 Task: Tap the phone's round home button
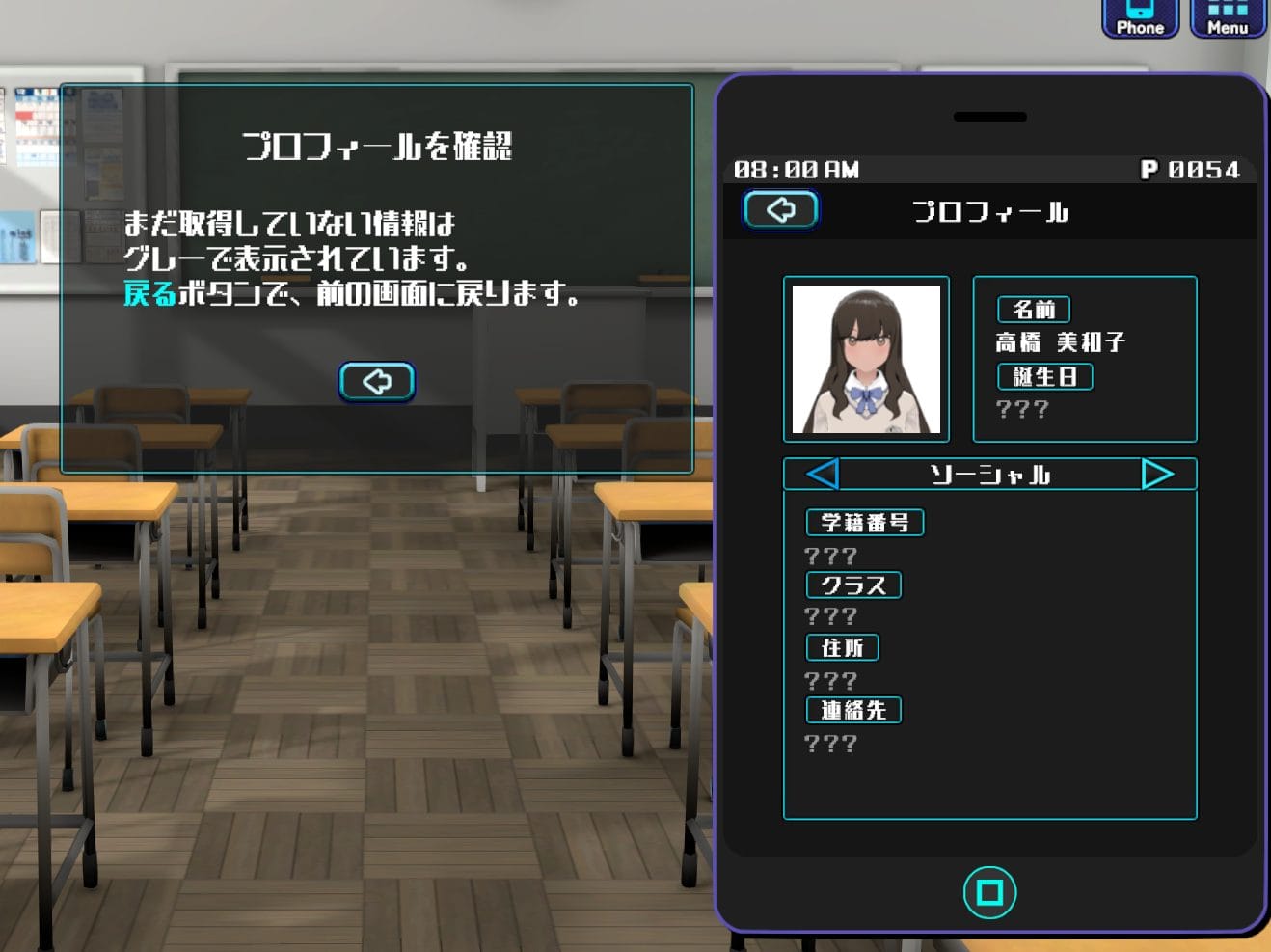click(x=989, y=892)
